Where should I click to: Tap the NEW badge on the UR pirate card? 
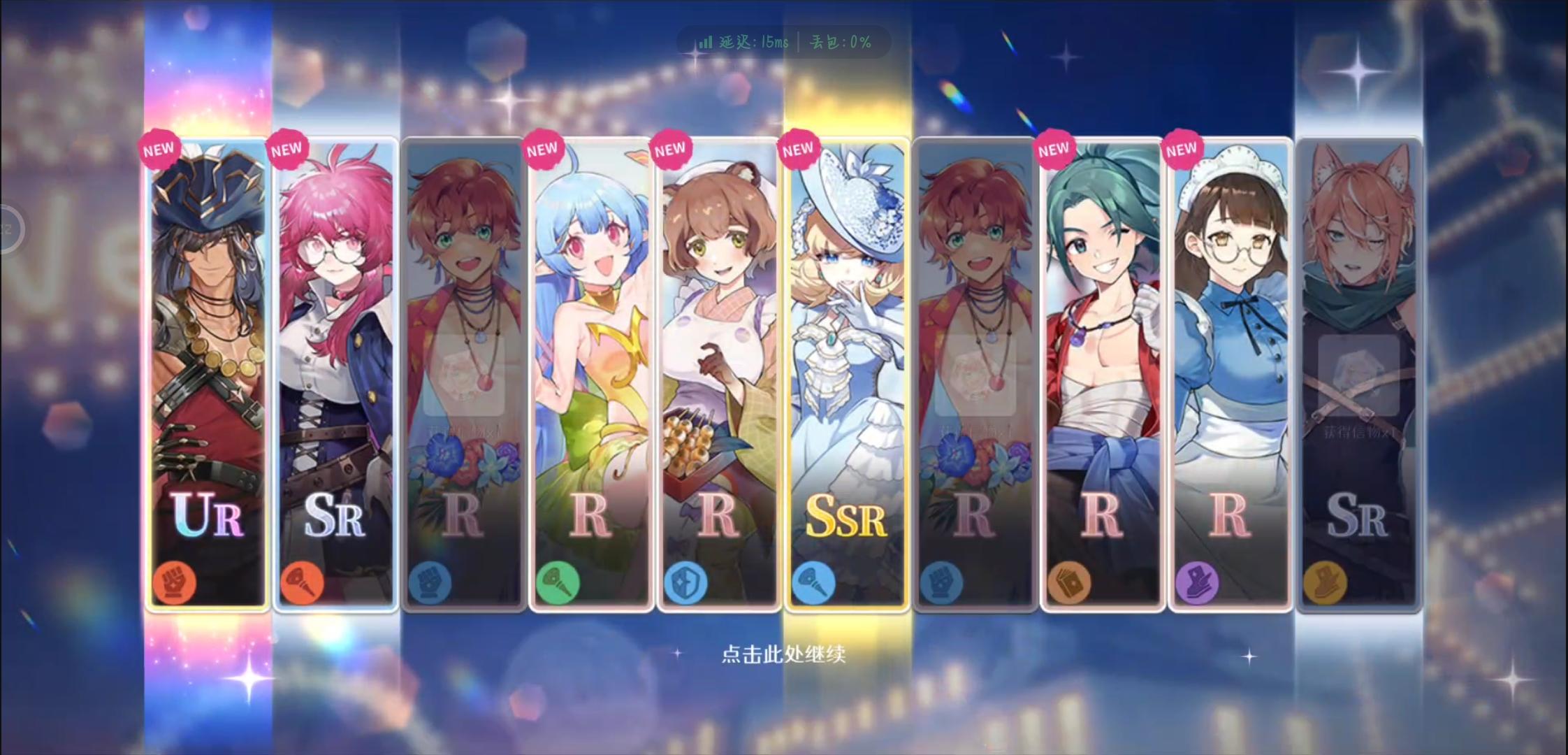coord(159,148)
